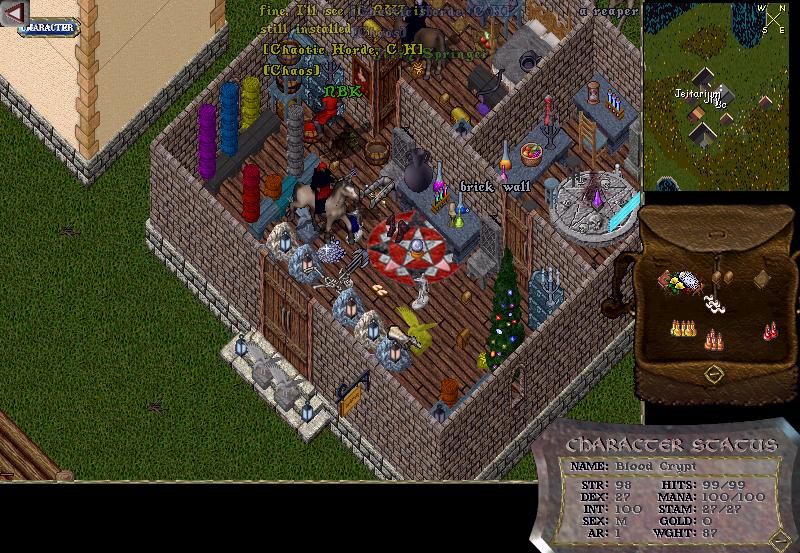Click the red triangle arrow button
The image size is (800, 553).
[13, 11]
